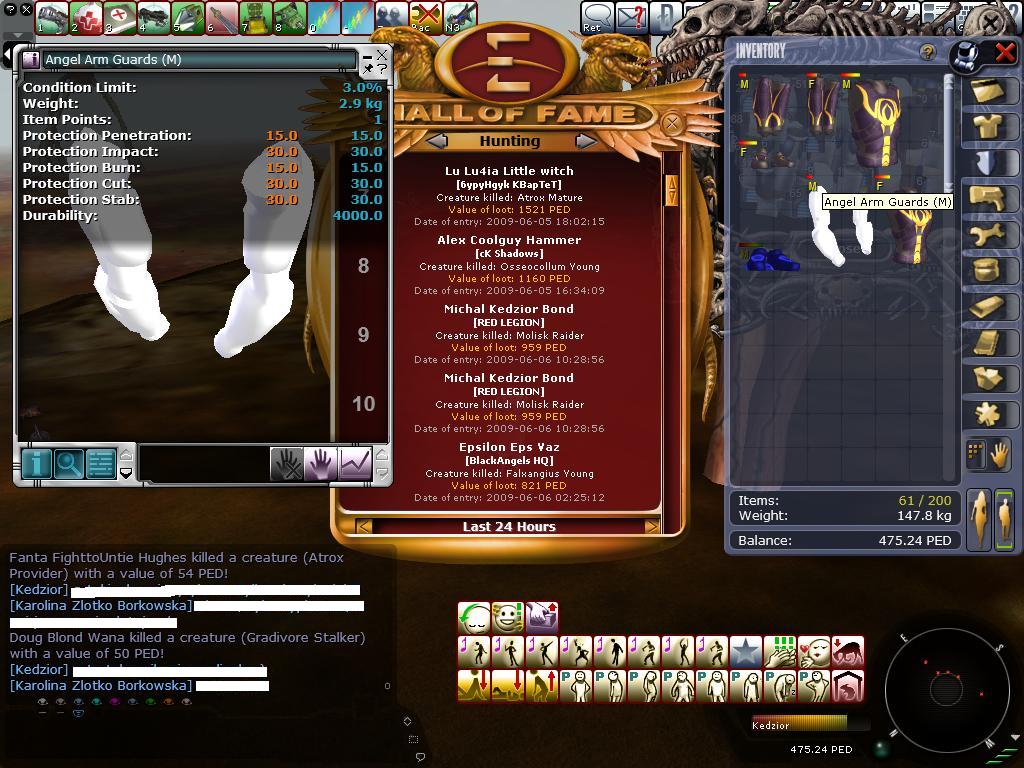Screen dimensions: 1024x768
Task: Show previous Hall of Fame category before Hunting
Action: [x=437, y=141]
